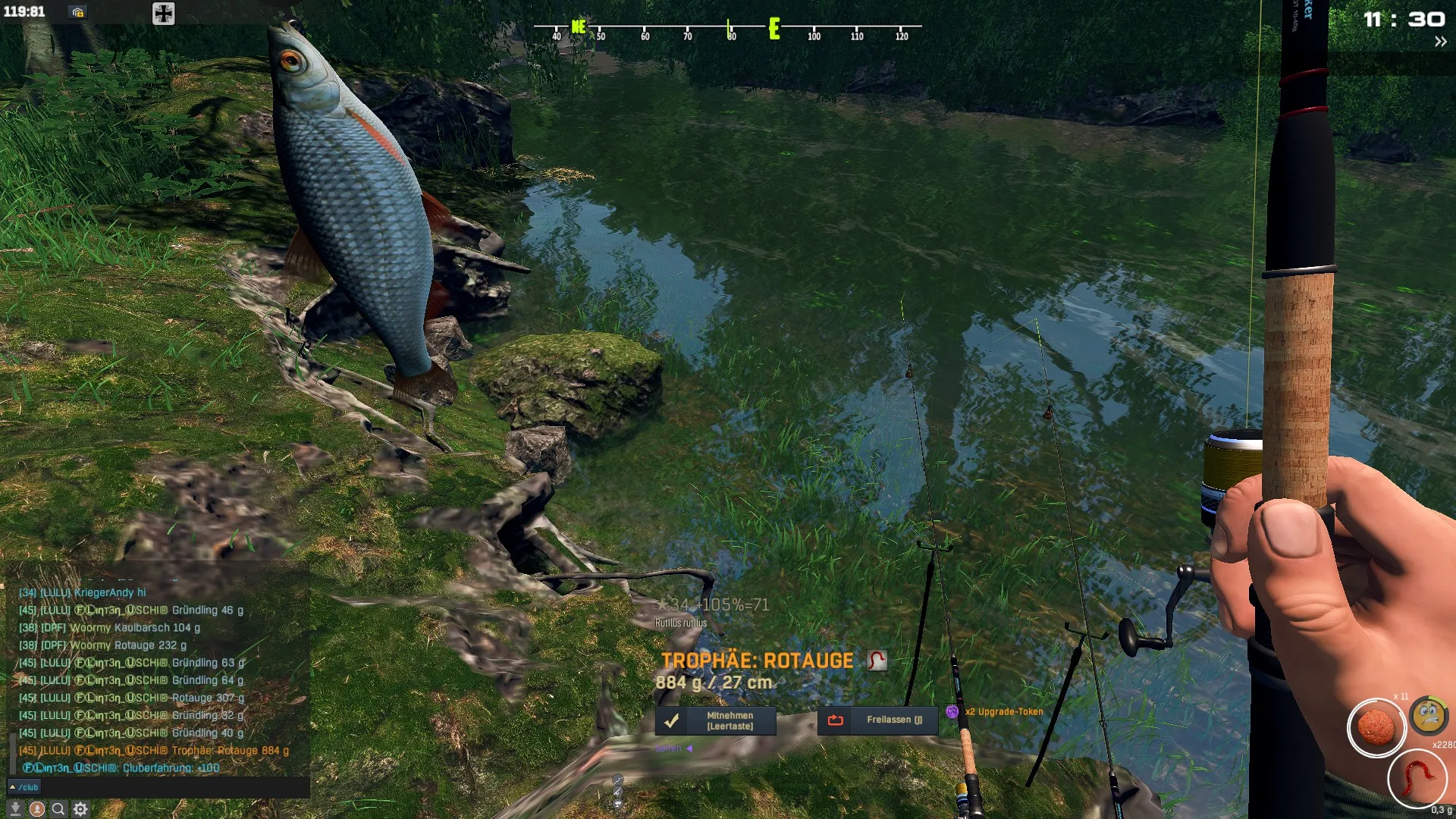Click the scared emoji status icon
Image resolution: width=1456 pixels, height=819 pixels.
[1429, 714]
